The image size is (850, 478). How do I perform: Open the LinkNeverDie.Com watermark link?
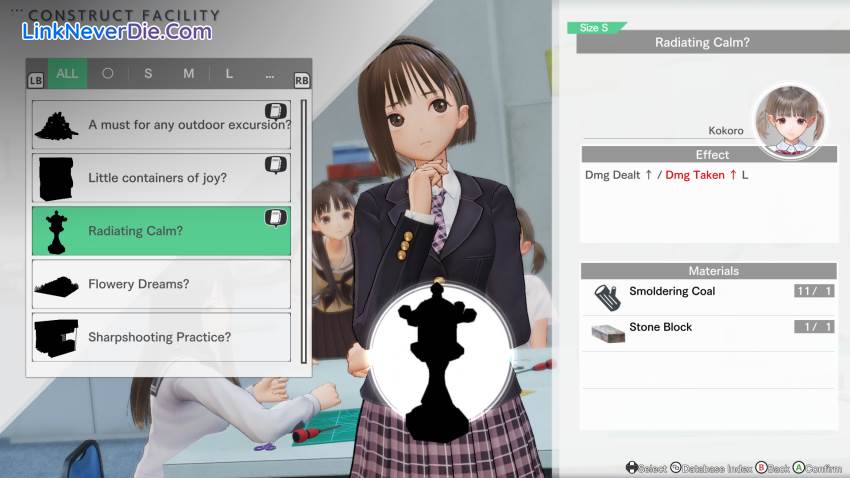pos(117,31)
